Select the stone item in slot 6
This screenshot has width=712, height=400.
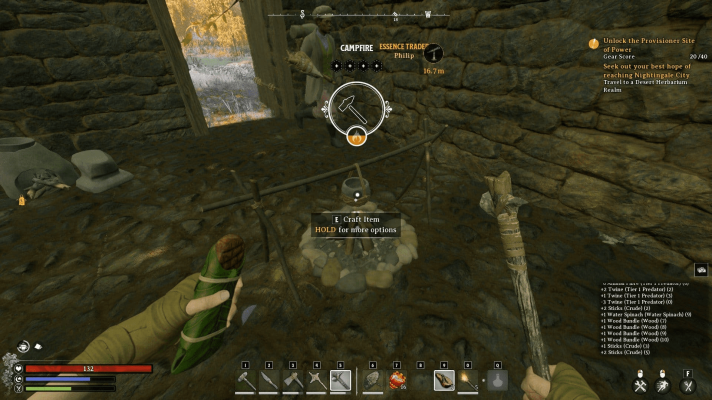tap(372, 380)
